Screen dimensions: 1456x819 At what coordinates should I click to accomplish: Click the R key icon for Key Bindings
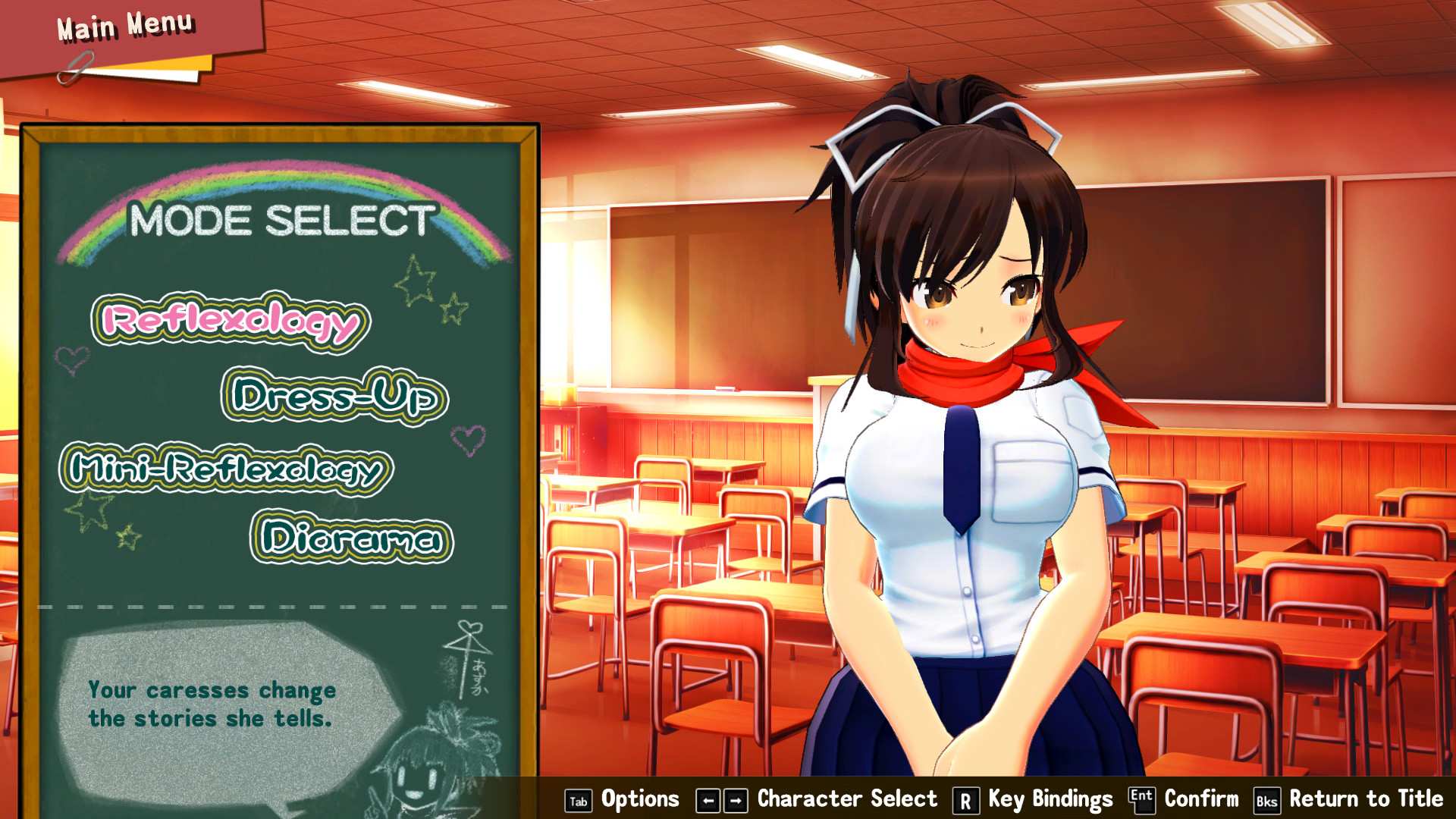tap(966, 799)
